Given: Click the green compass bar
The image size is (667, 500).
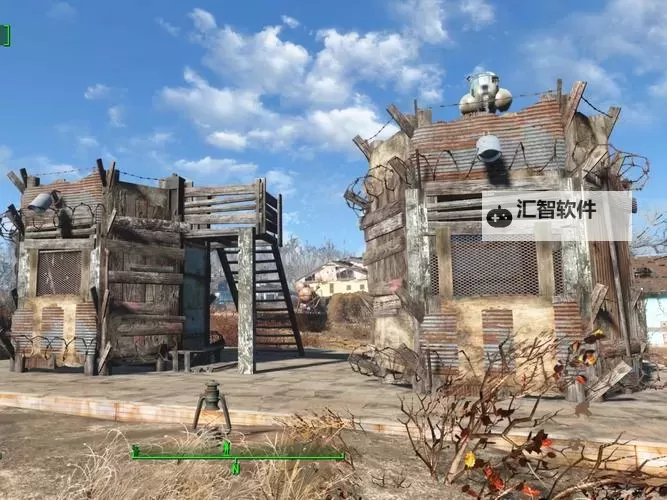Looking at the screenshot, I should click(x=237, y=456).
